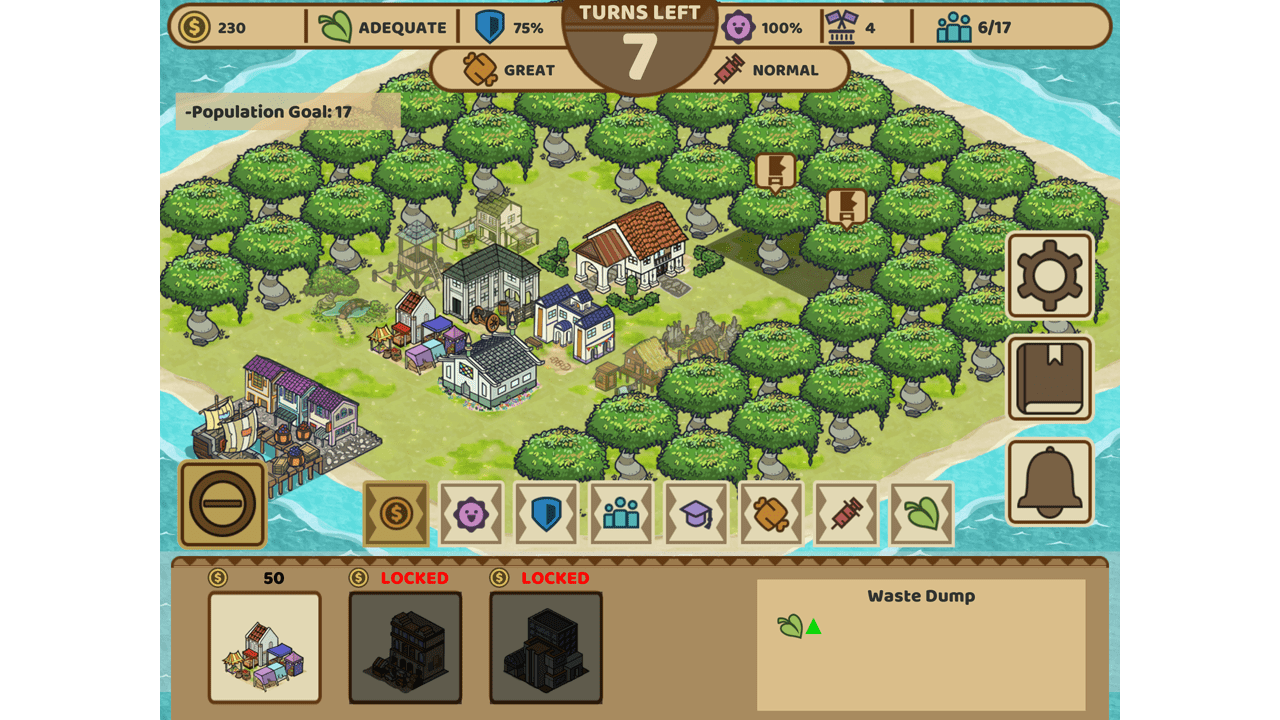This screenshot has width=1280, height=720.
Task: Select the orange scroll category
Action: (771, 514)
